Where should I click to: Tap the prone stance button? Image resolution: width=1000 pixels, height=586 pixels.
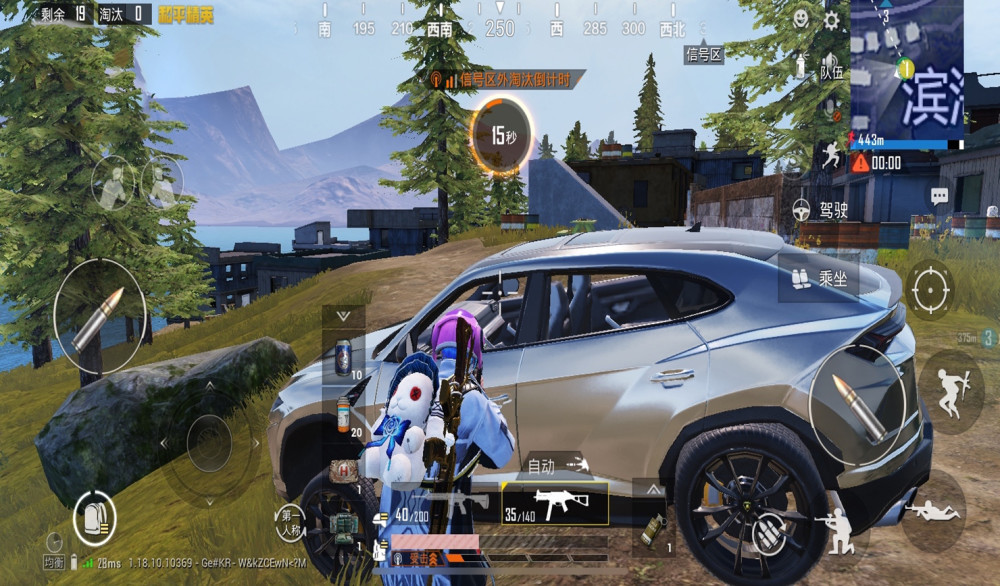pos(933,511)
